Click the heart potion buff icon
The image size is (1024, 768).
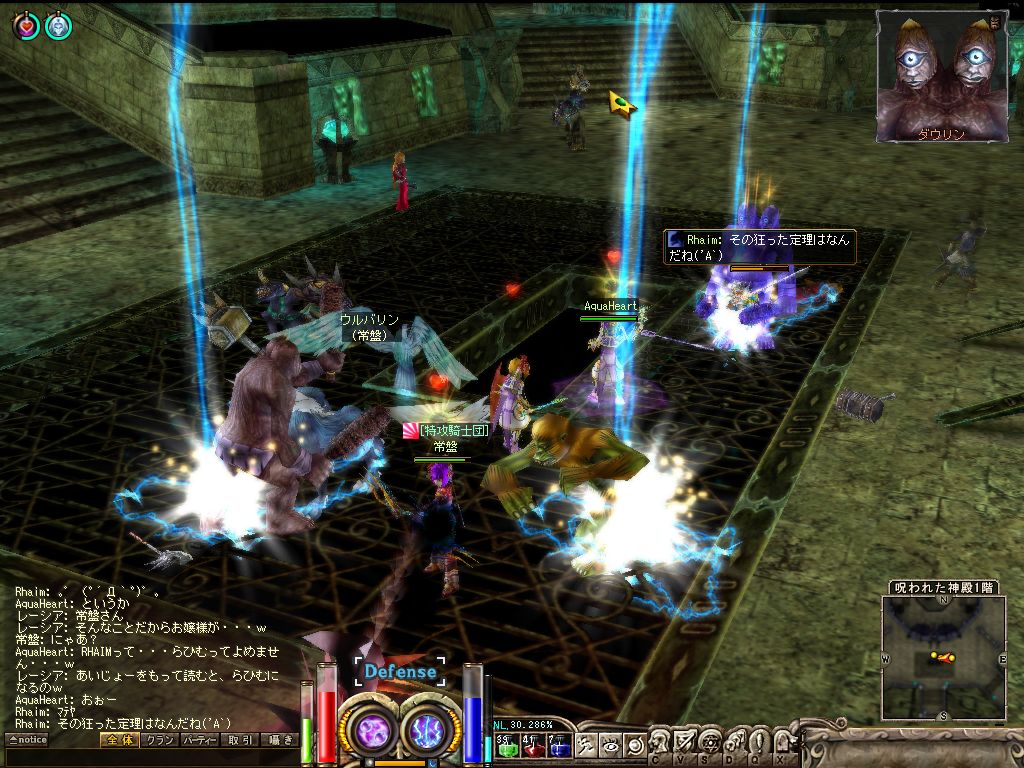pos(26,26)
